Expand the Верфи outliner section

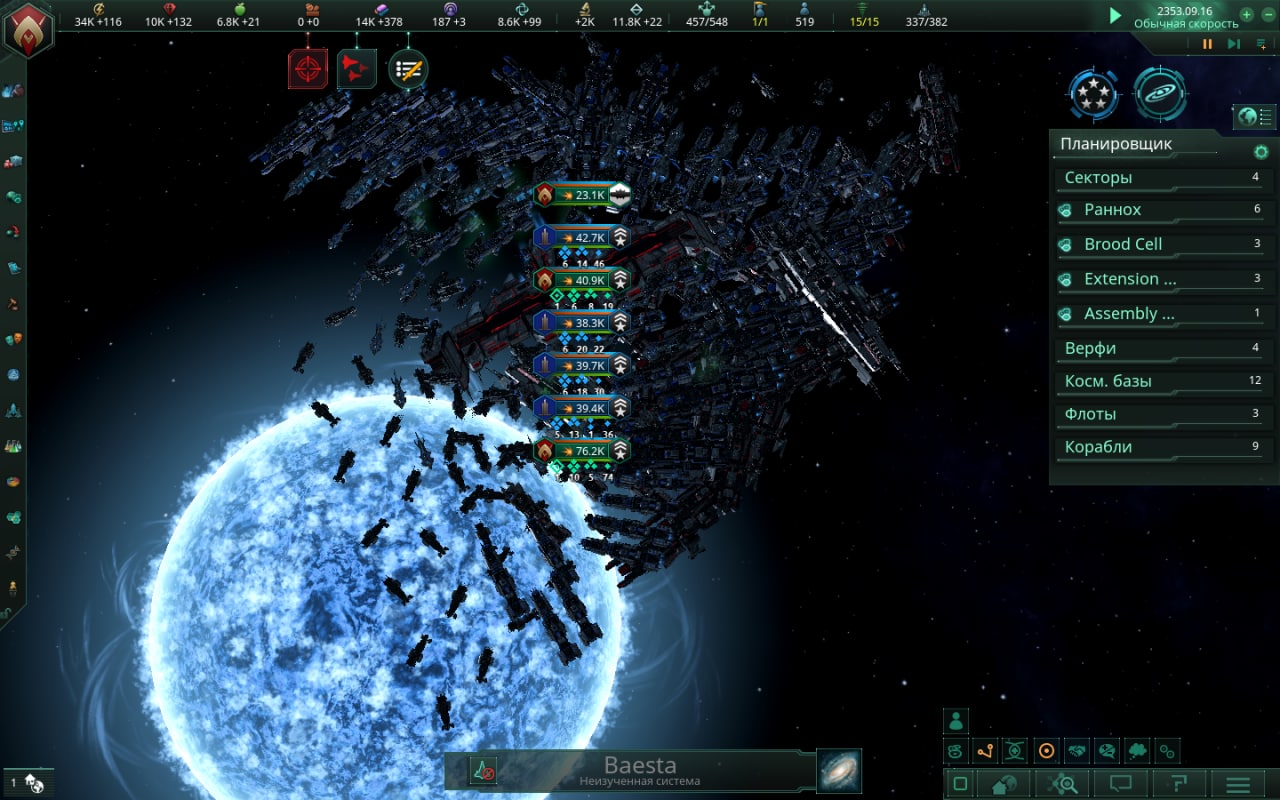pos(1160,349)
